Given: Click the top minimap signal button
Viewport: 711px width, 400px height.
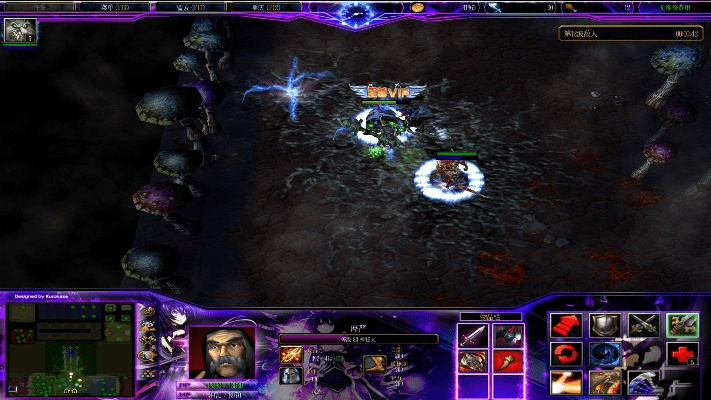Looking at the screenshot, I should [149, 313].
